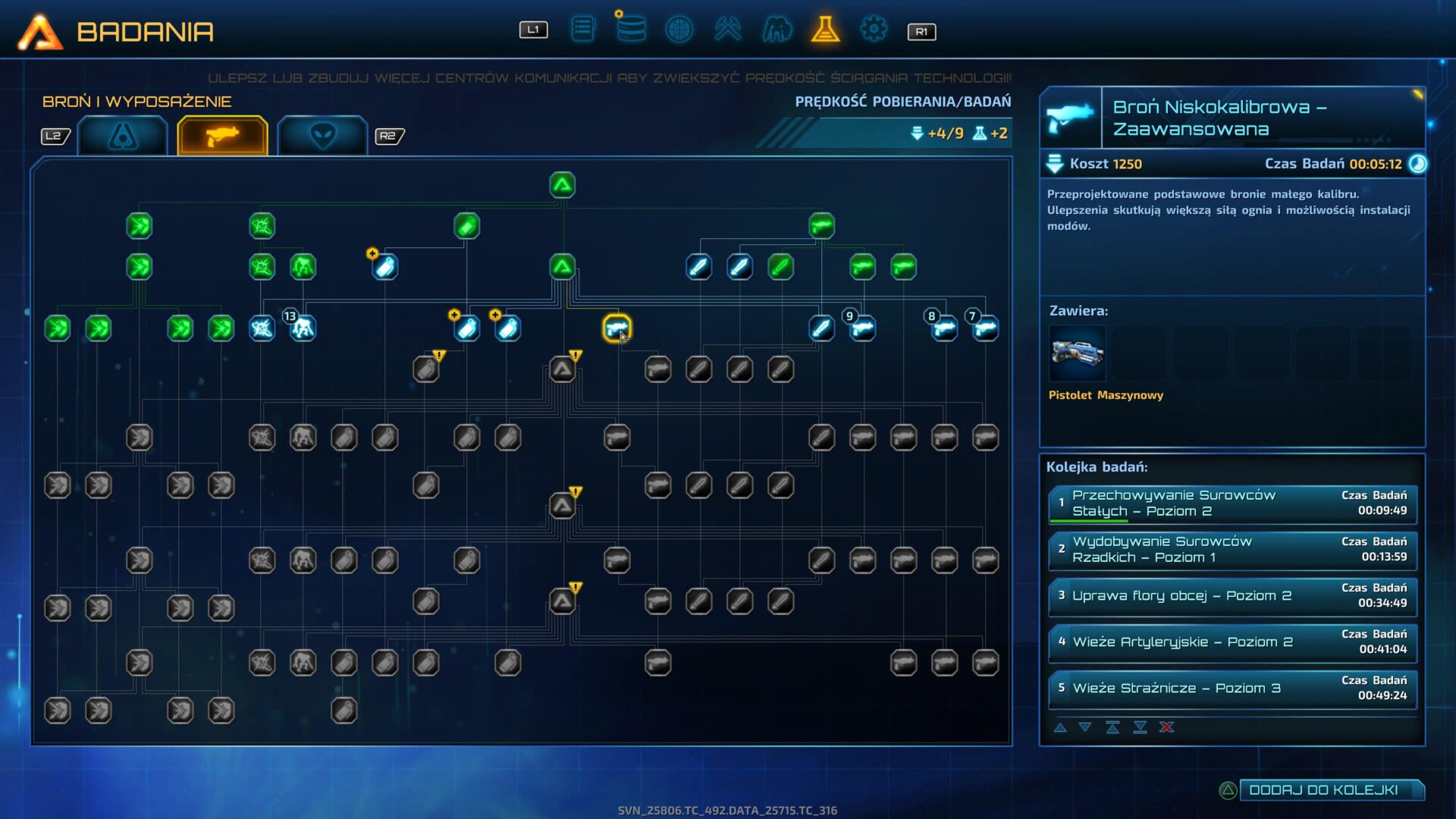The height and width of the screenshot is (819, 1456).
Task: Open the crossed tools screen
Action: 727,30
